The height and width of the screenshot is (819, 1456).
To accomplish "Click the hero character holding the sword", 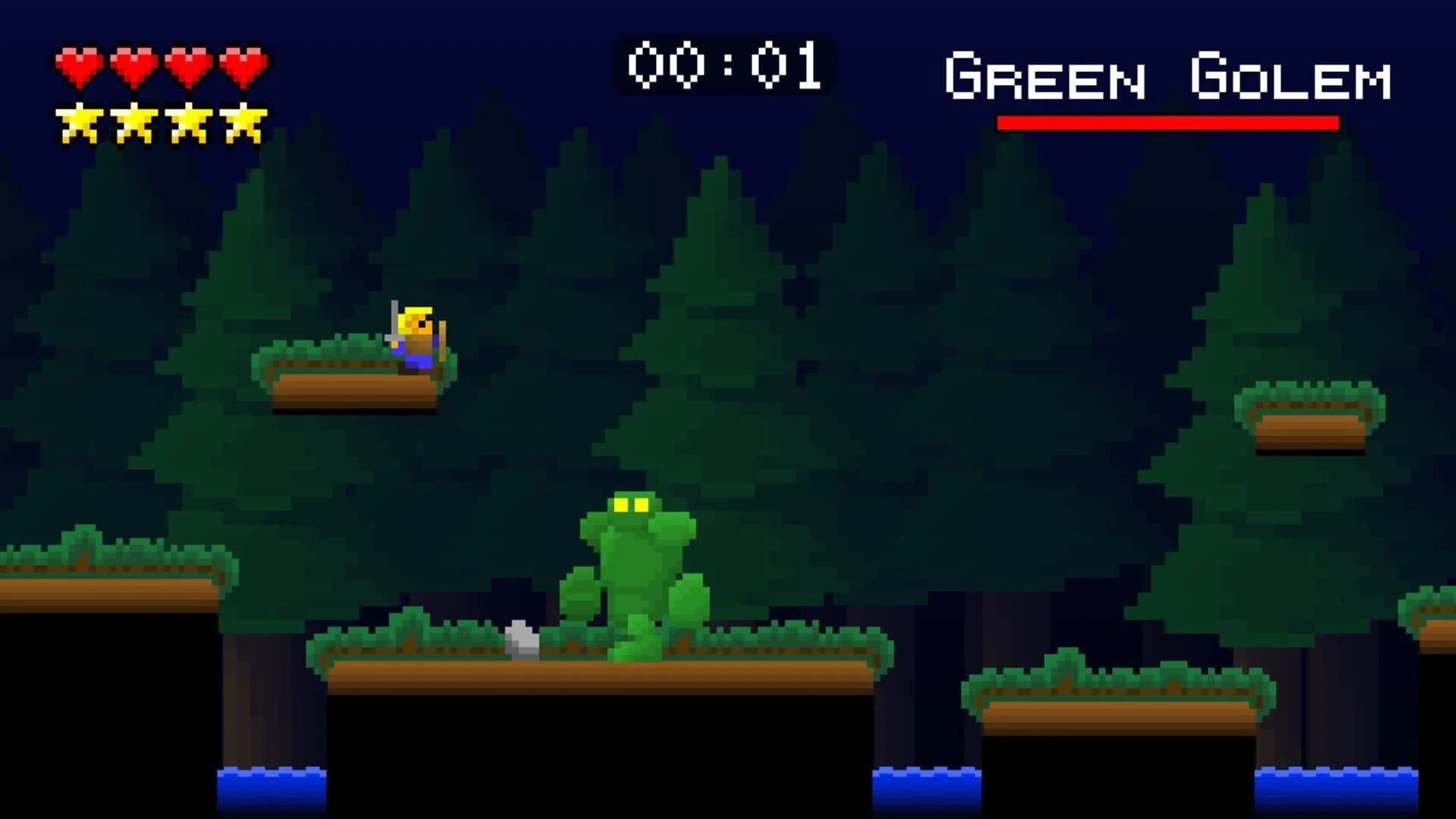I will click(x=416, y=334).
